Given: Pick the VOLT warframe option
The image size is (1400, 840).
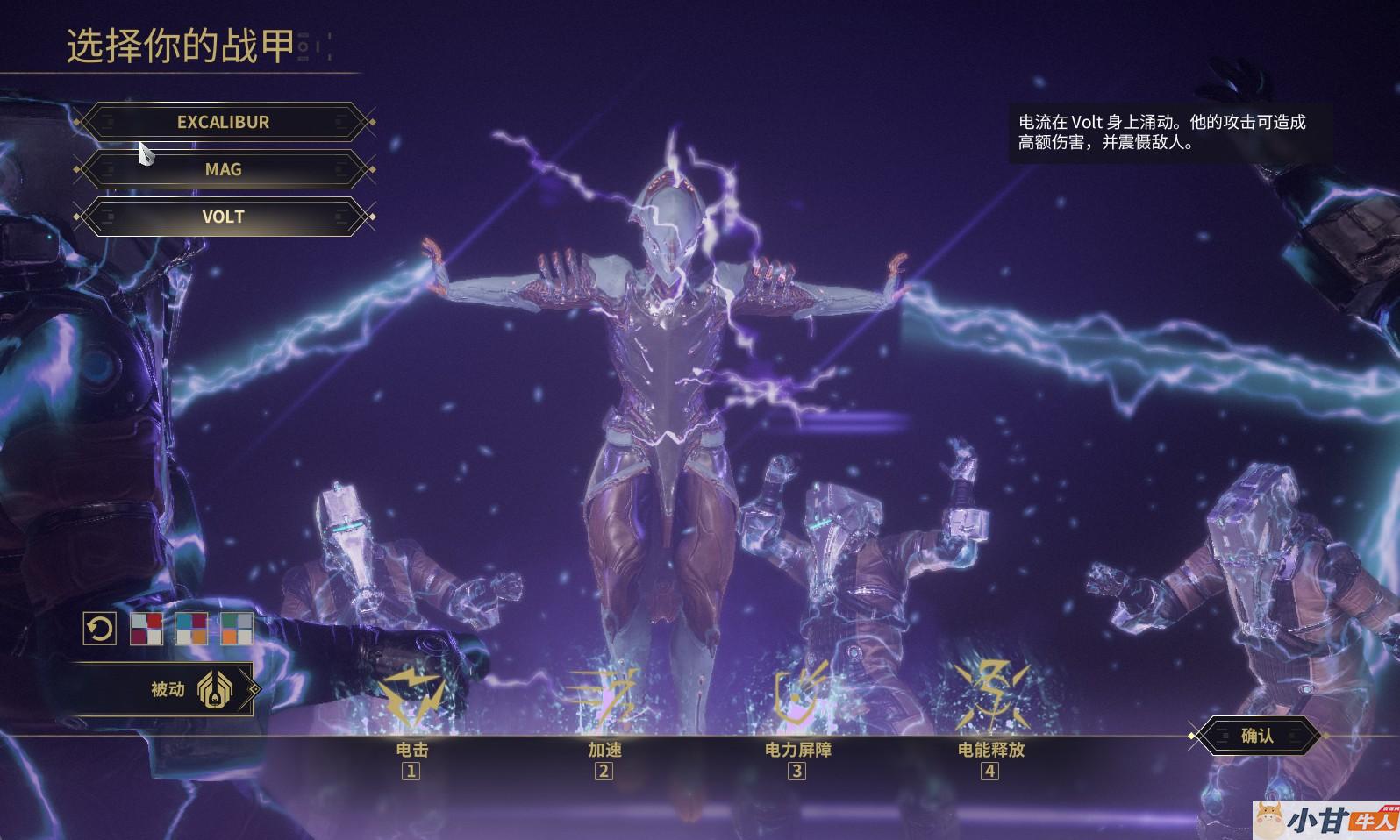Looking at the screenshot, I should [223, 217].
